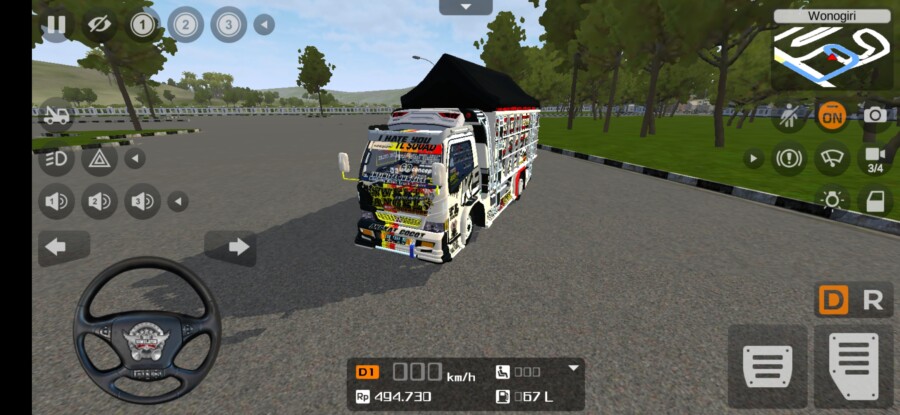Turn on the headlights
The height and width of the screenshot is (415, 900).
pyautogui.click(x=56, y=158)
